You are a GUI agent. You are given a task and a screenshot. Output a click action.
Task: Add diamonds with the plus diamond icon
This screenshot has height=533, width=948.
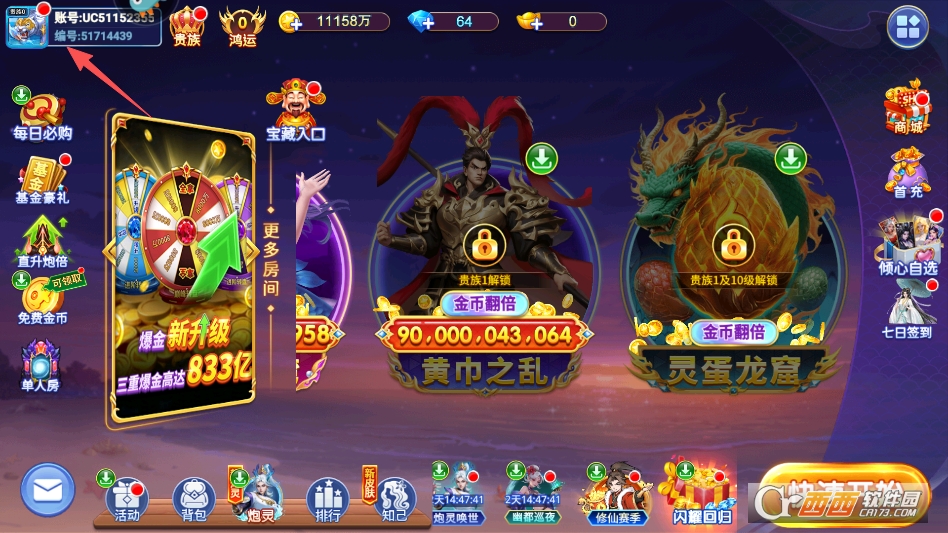[421, 21]
